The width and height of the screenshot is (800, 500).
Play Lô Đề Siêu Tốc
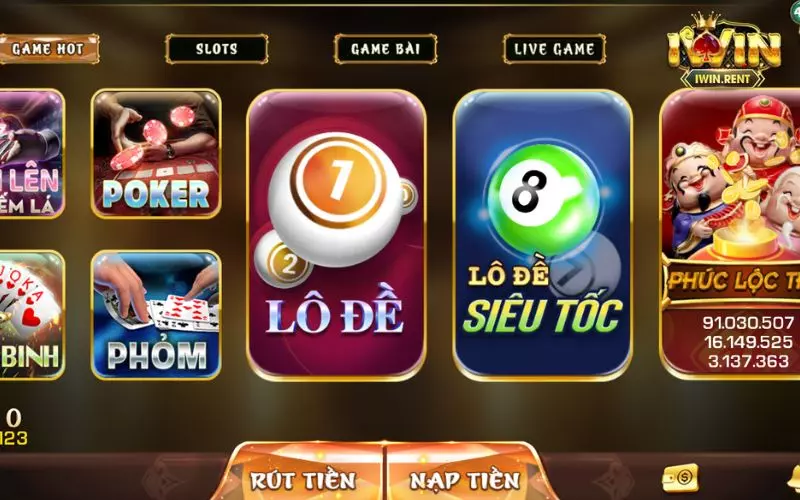point(543,235)
